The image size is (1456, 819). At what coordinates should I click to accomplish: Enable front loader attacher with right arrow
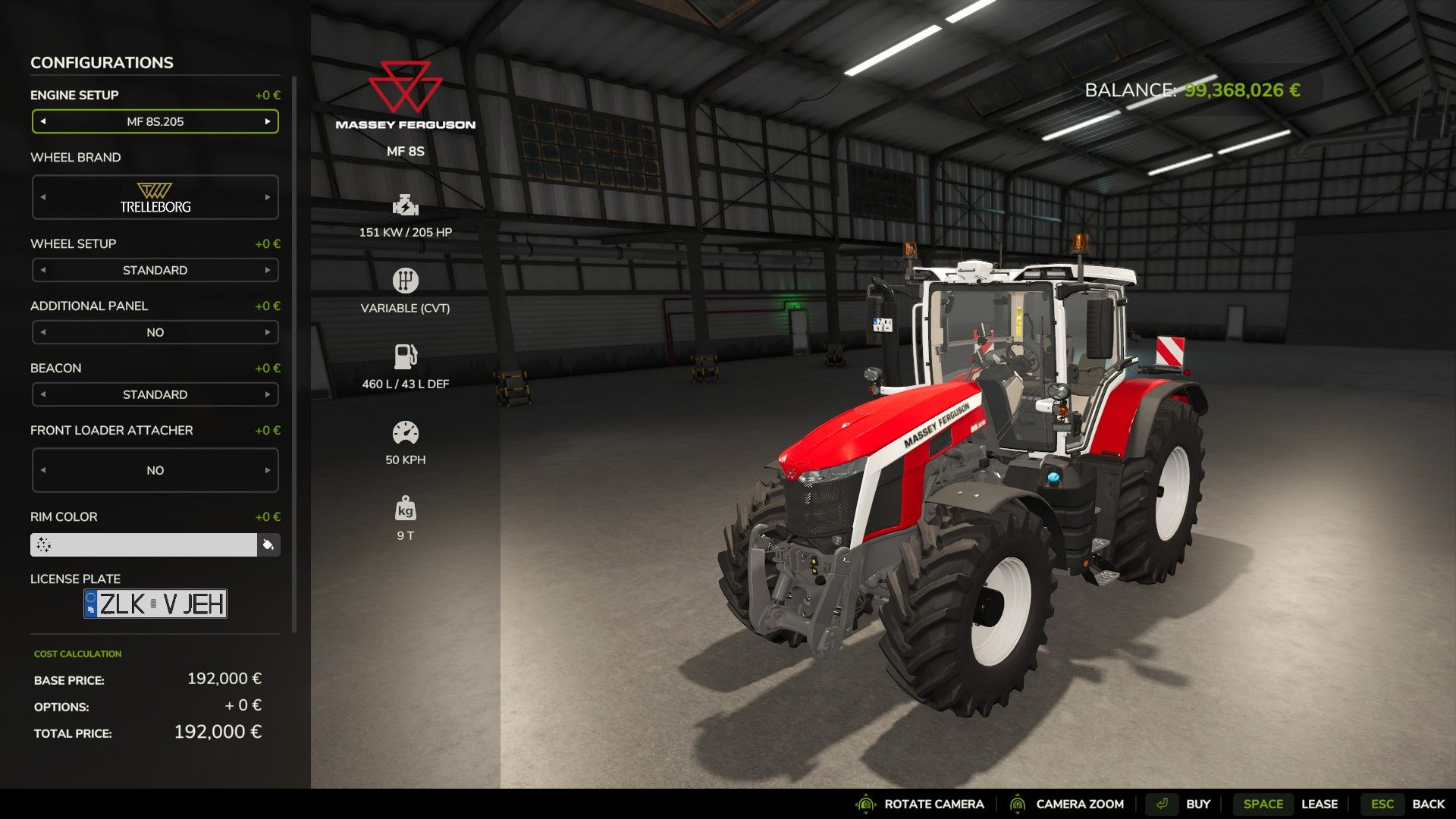[268, 470]
